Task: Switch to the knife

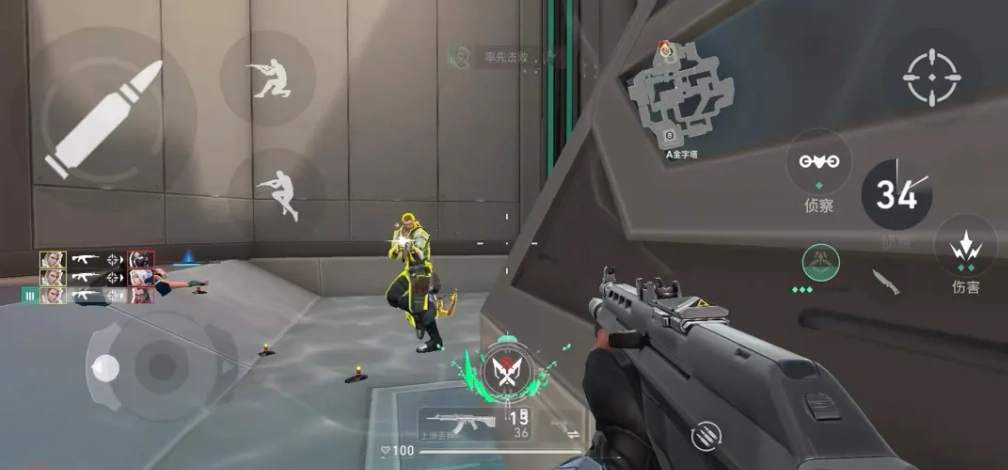Action: click(885, 282)
